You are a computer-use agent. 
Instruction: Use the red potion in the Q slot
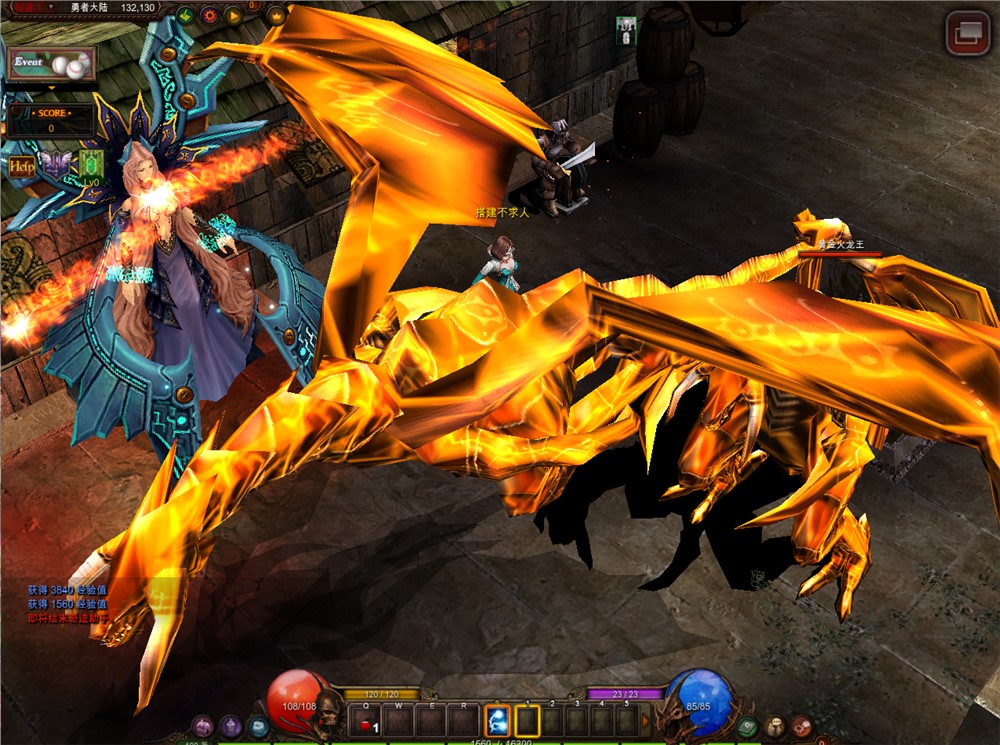click(367, 721)
